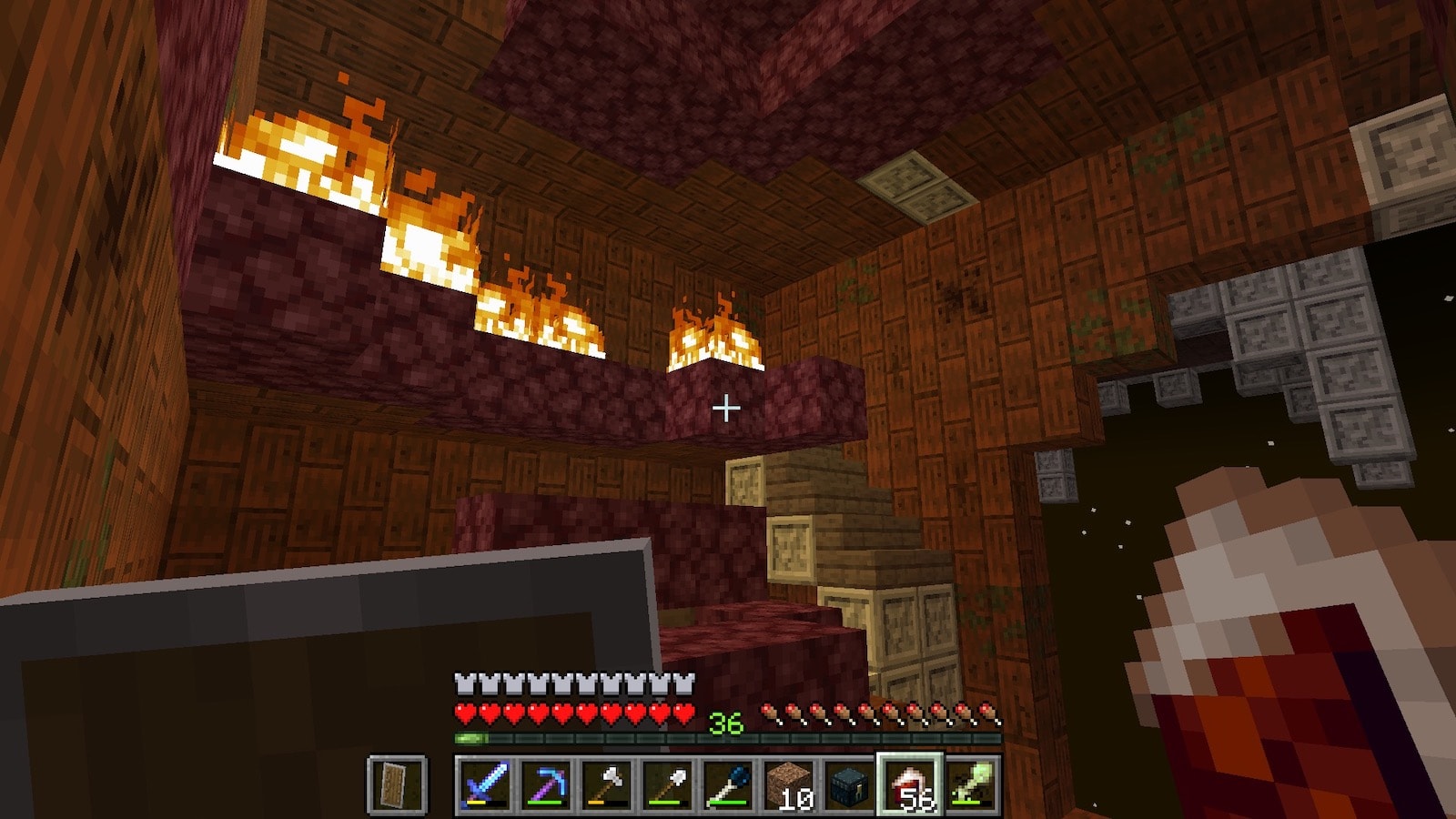The width and height of the screenshot is (1456, 819).
Task: Select the shield in the offhand slot
Action: [x=398, y=784]
